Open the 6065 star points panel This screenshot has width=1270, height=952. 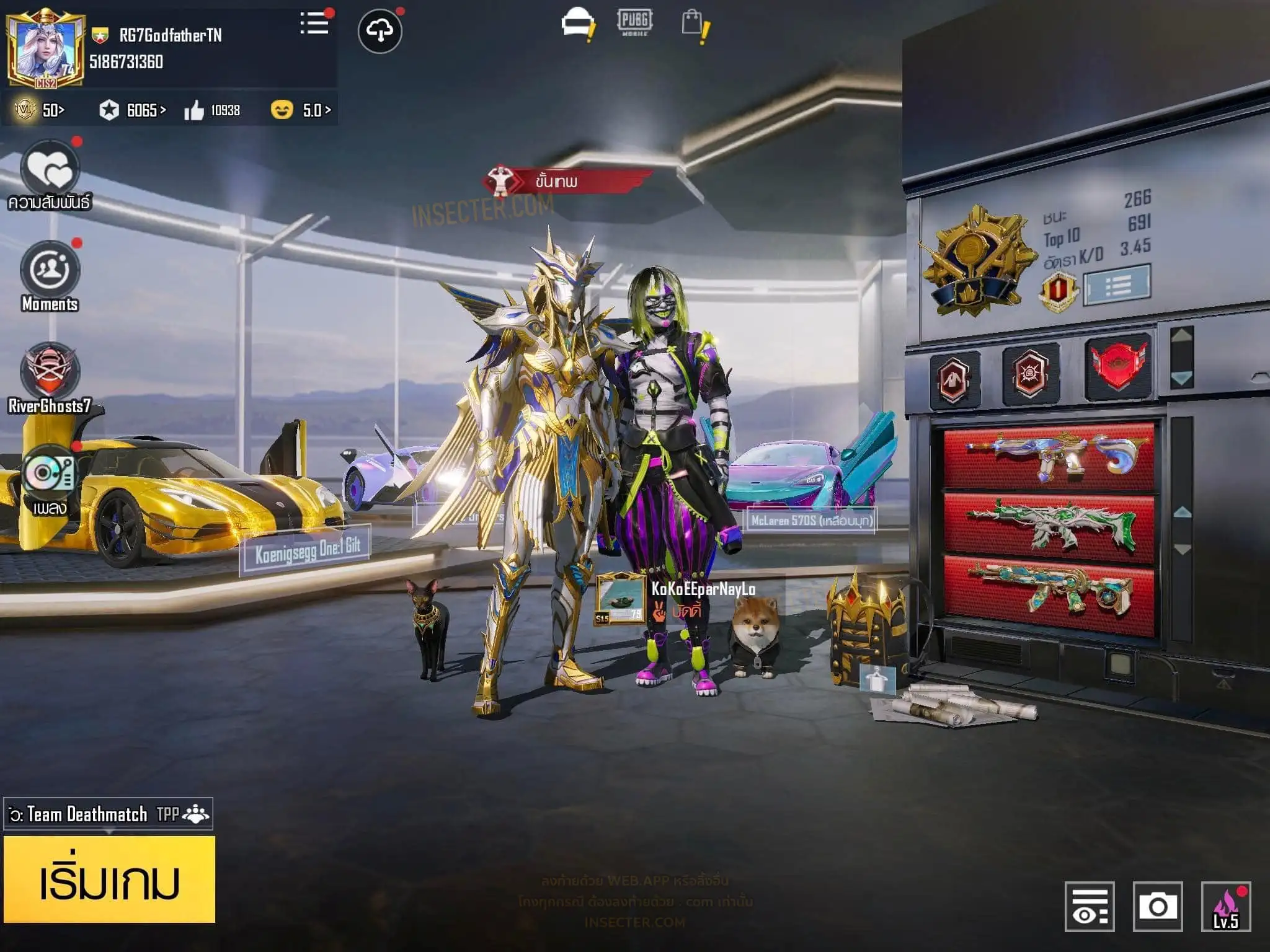coord(133,110)
